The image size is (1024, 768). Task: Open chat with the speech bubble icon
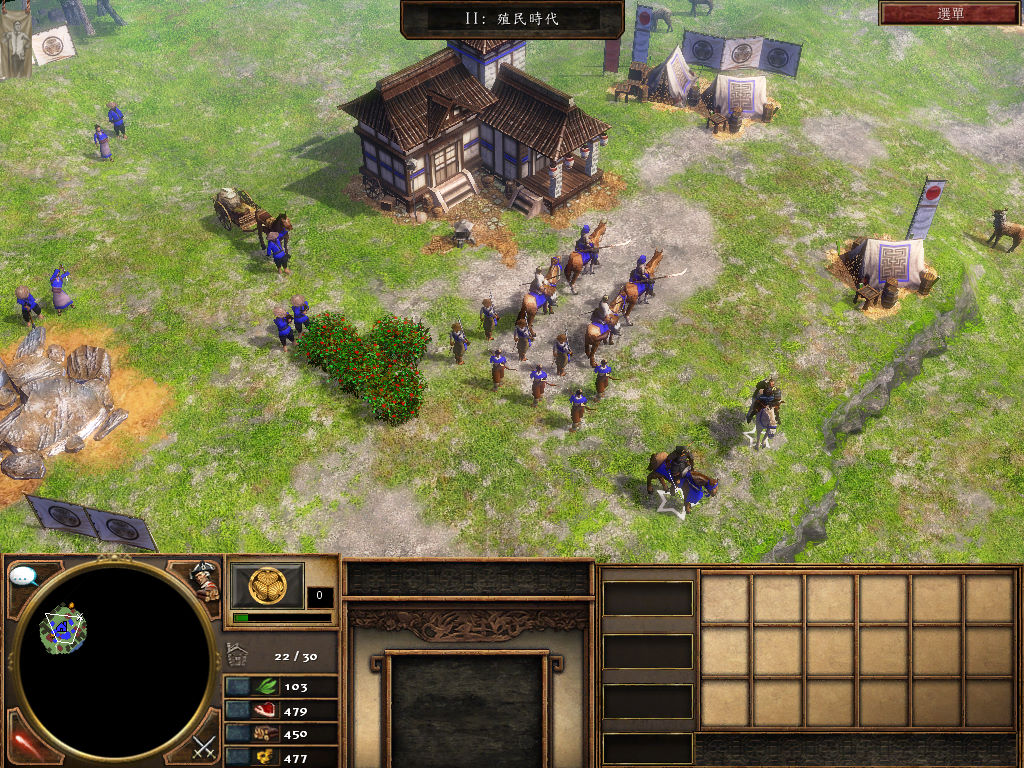tap(23, 577)
